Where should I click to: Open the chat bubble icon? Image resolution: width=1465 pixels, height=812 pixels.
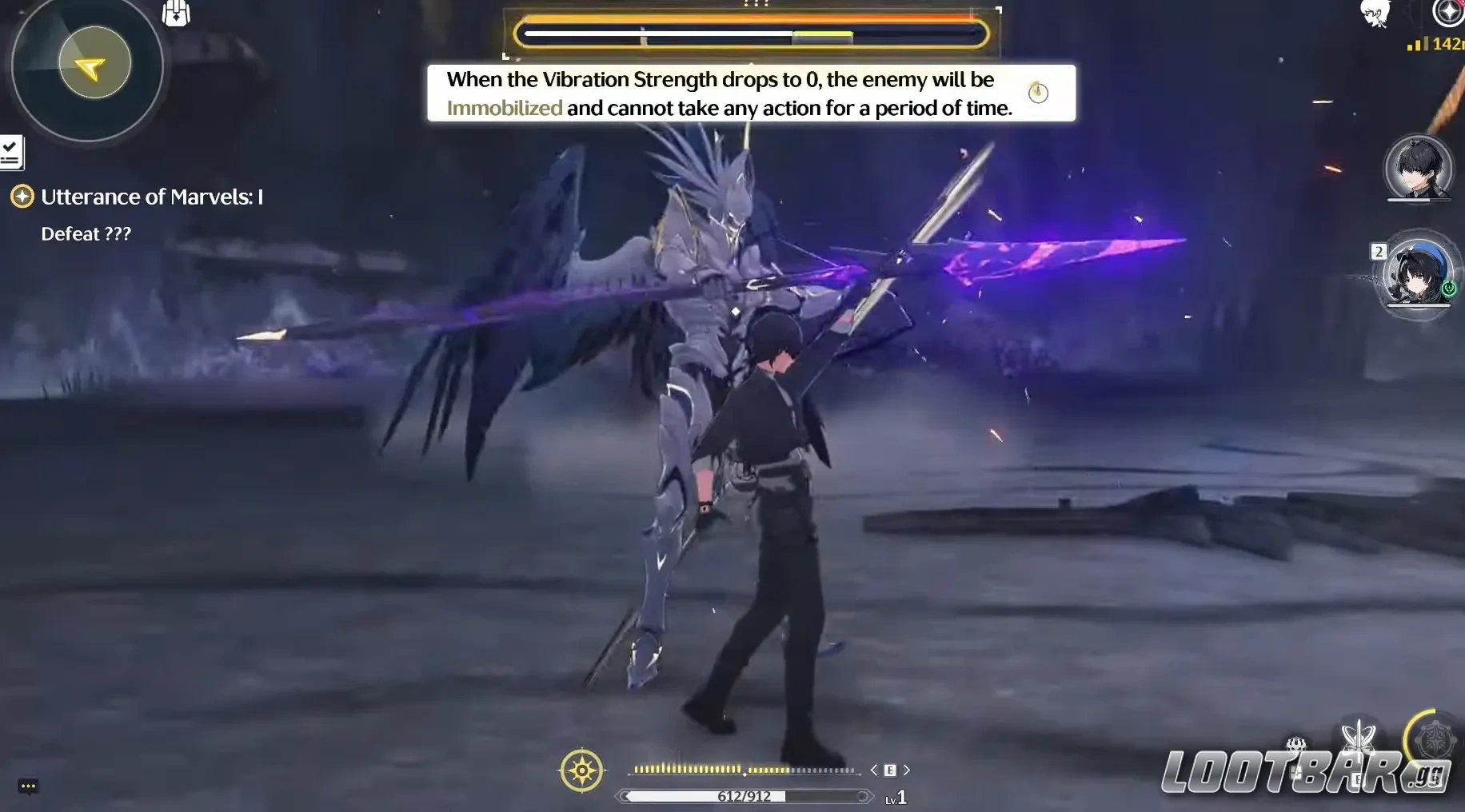pyautogui.click(x=28, y=786)
